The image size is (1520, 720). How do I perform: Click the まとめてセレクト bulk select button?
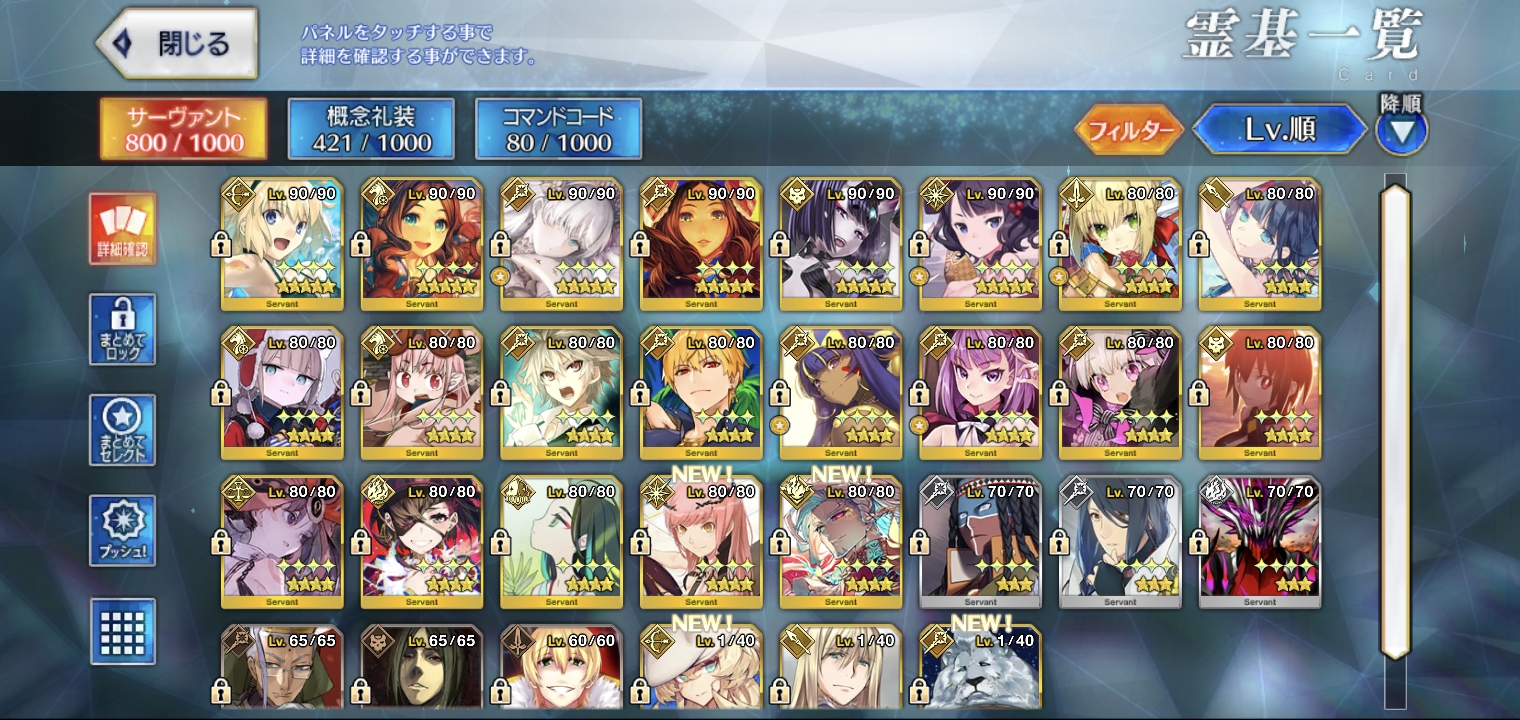point(122,429)
